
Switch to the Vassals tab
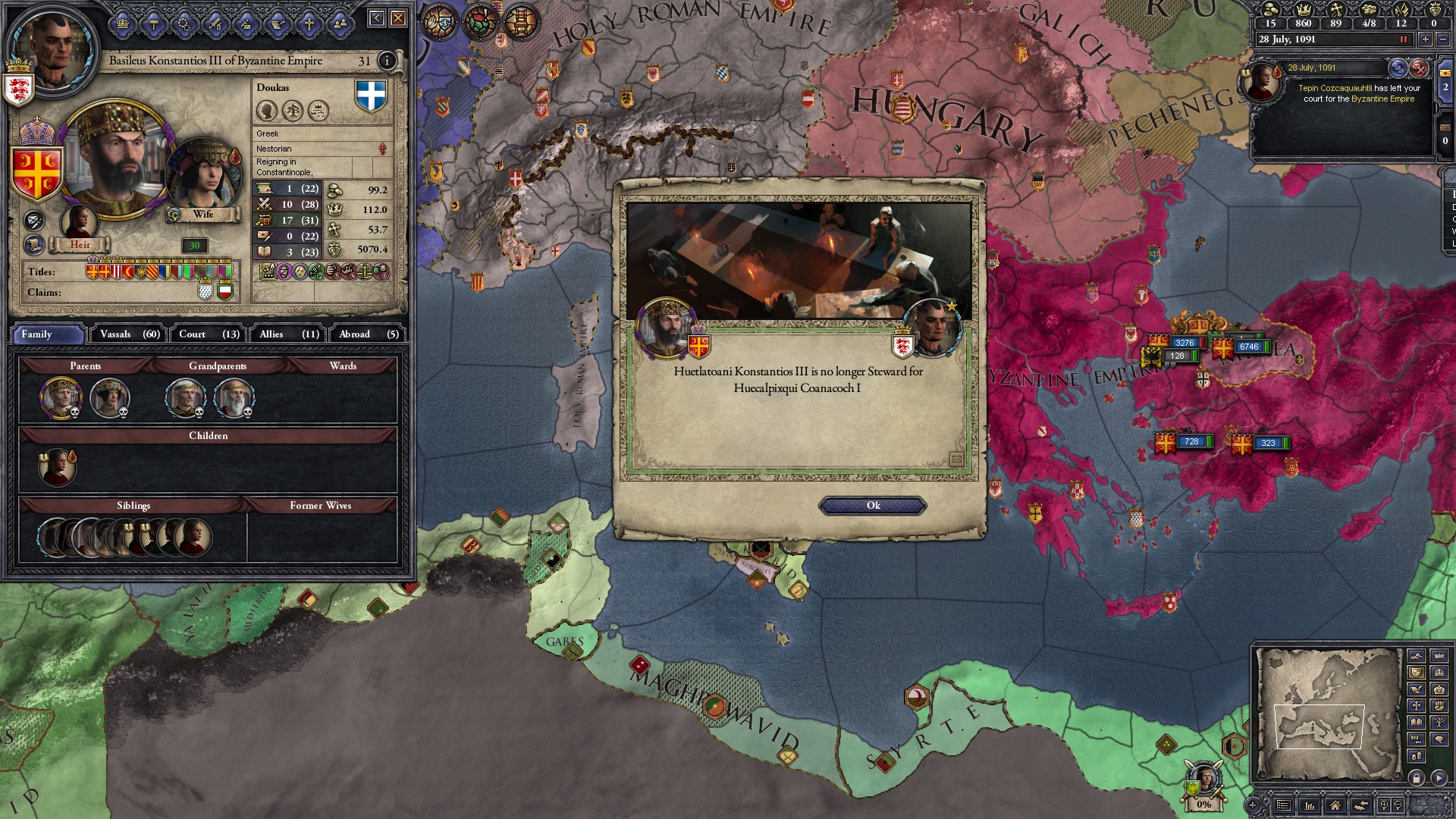pos(130,334)
